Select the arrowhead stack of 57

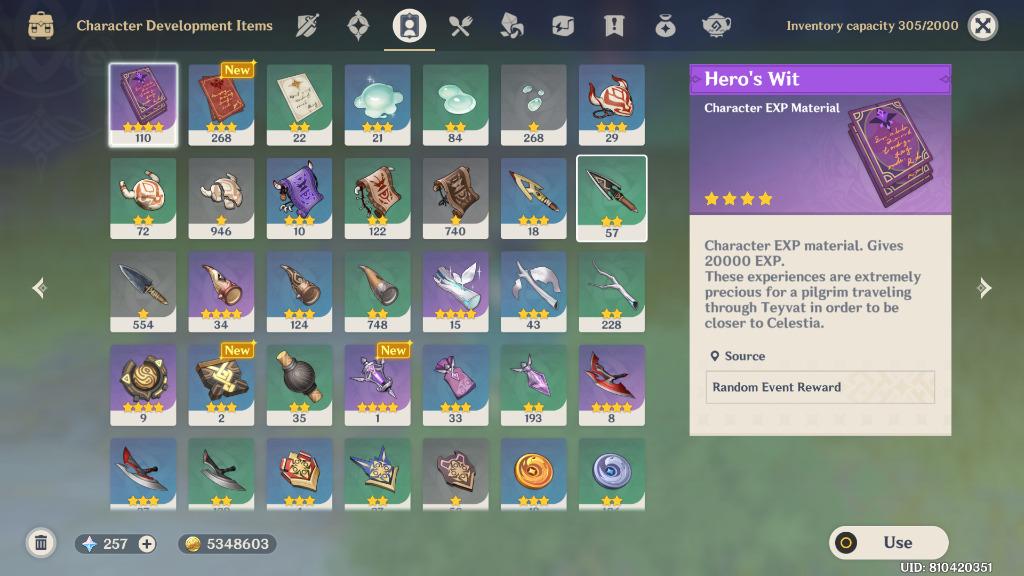pyautogui.click(x=611, y=198)
